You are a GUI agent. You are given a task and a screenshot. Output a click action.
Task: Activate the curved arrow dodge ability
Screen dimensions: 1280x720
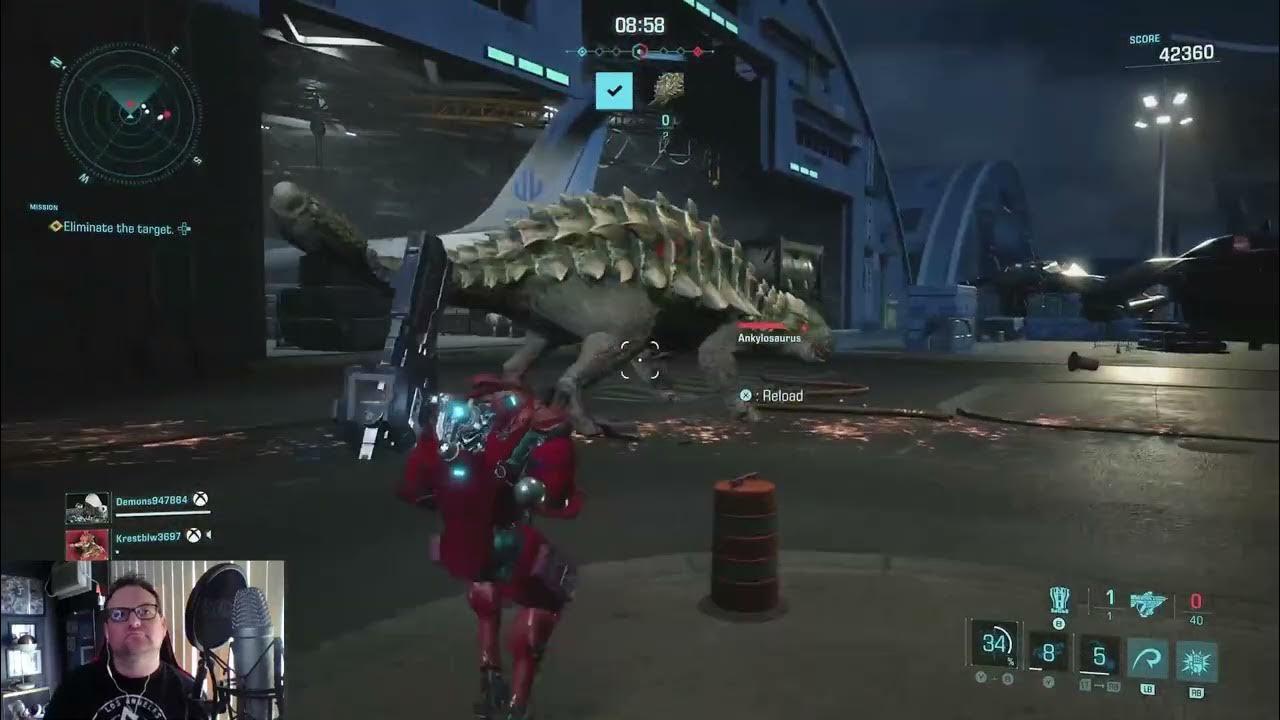click(x=1147, y=660)
